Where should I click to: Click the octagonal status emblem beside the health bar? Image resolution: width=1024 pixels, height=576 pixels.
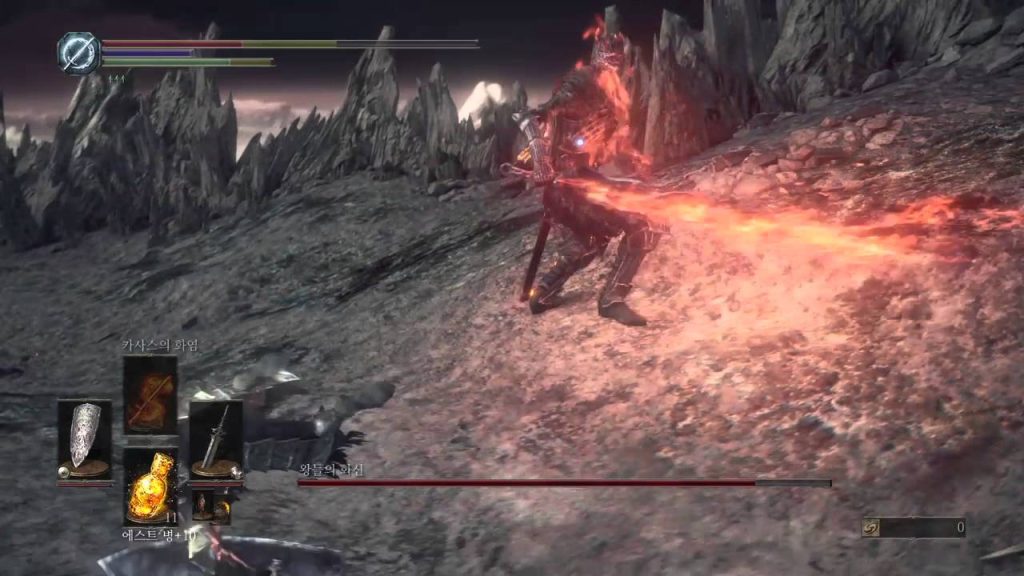coord(76,52)
